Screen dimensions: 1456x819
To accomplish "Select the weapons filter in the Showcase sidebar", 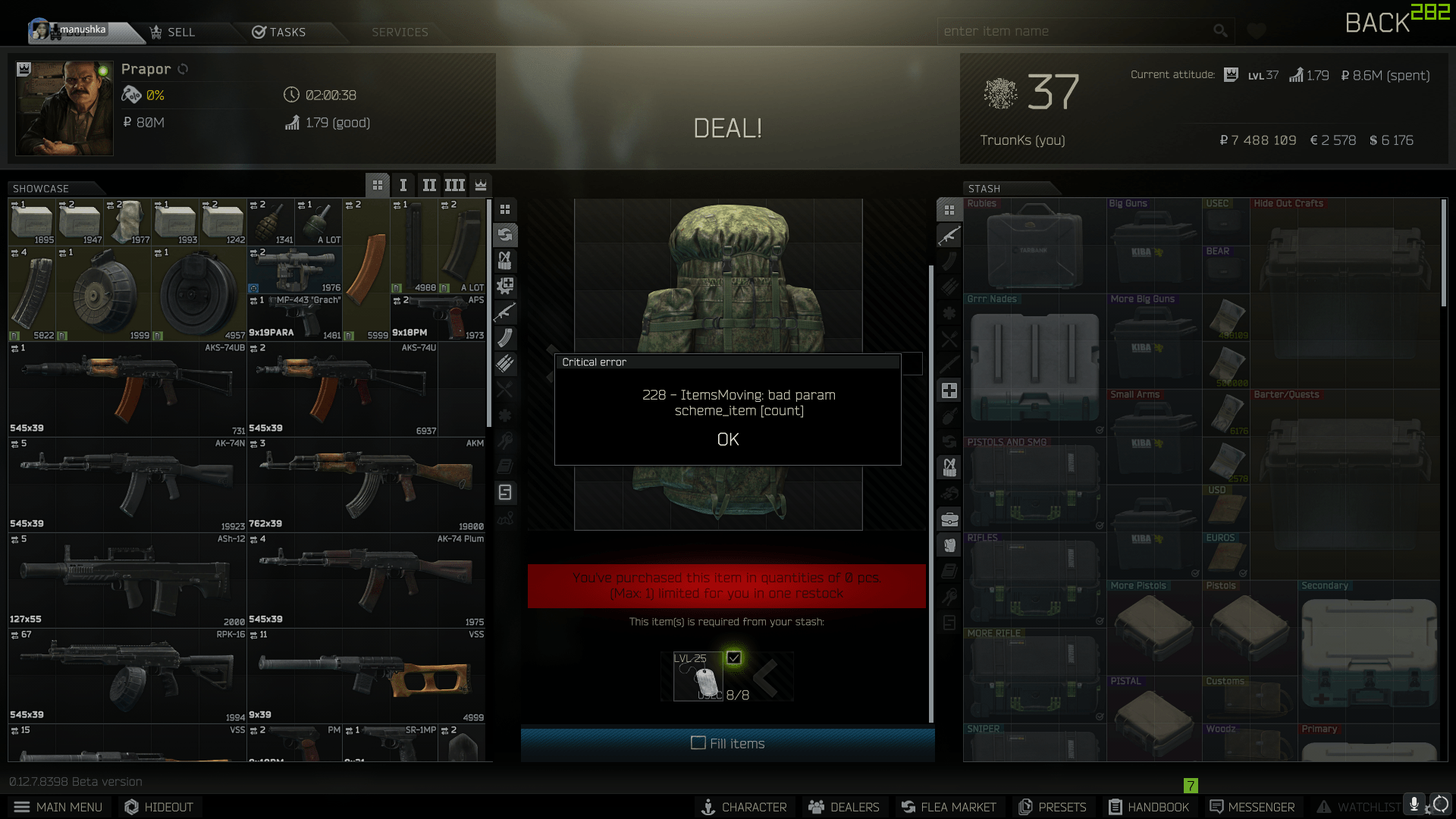I will [x=505, y=312].
